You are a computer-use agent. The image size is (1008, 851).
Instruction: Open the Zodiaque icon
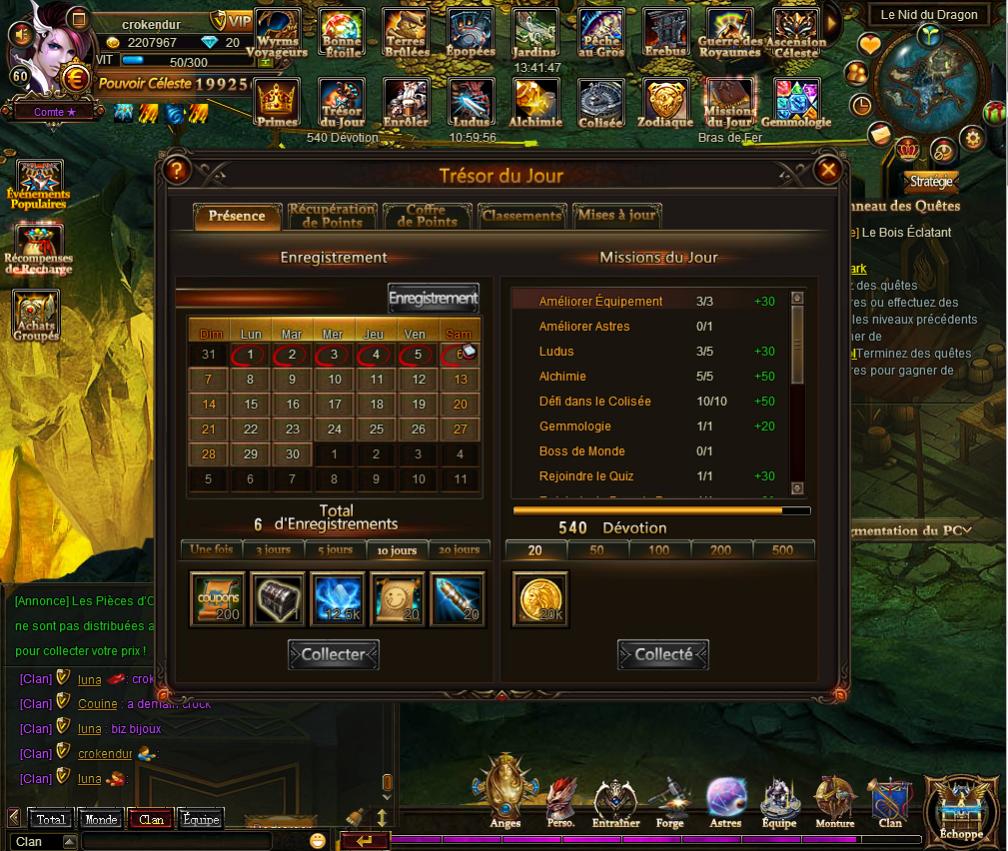pyautogui.click(x=665, y=104)
